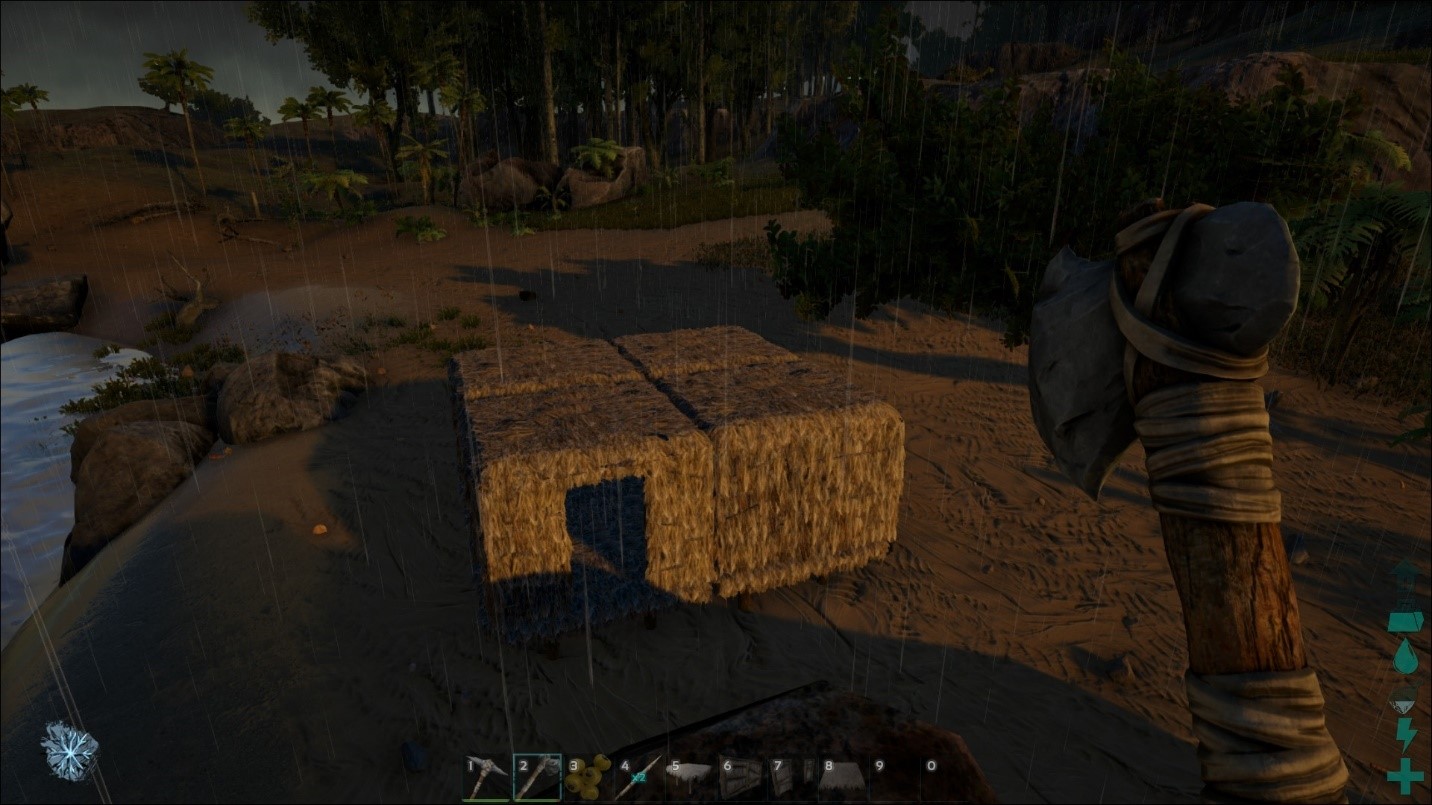Click the green durability bar under slot 1

(x=485, y=800)
